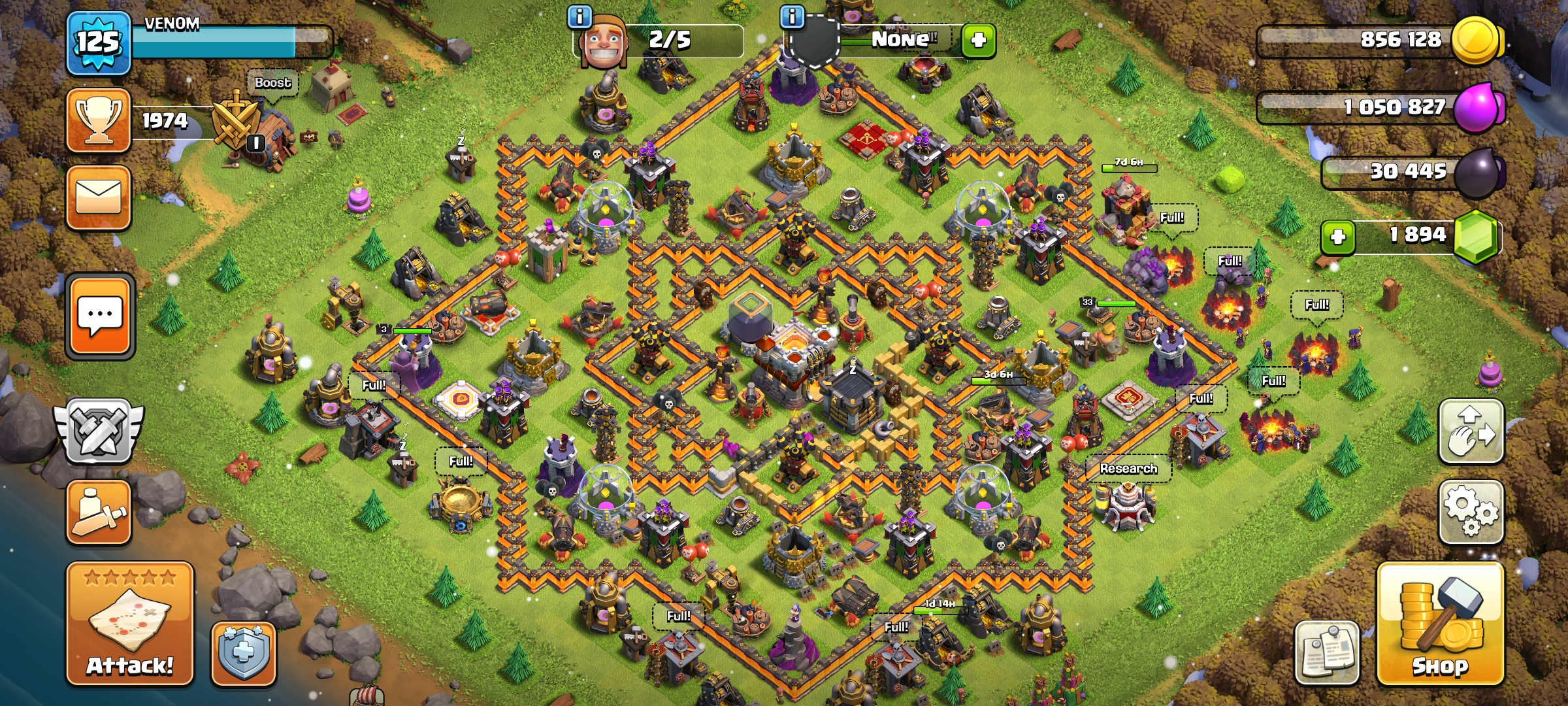Open the blue shield button
1568x706 pixels.
(243, 653)
